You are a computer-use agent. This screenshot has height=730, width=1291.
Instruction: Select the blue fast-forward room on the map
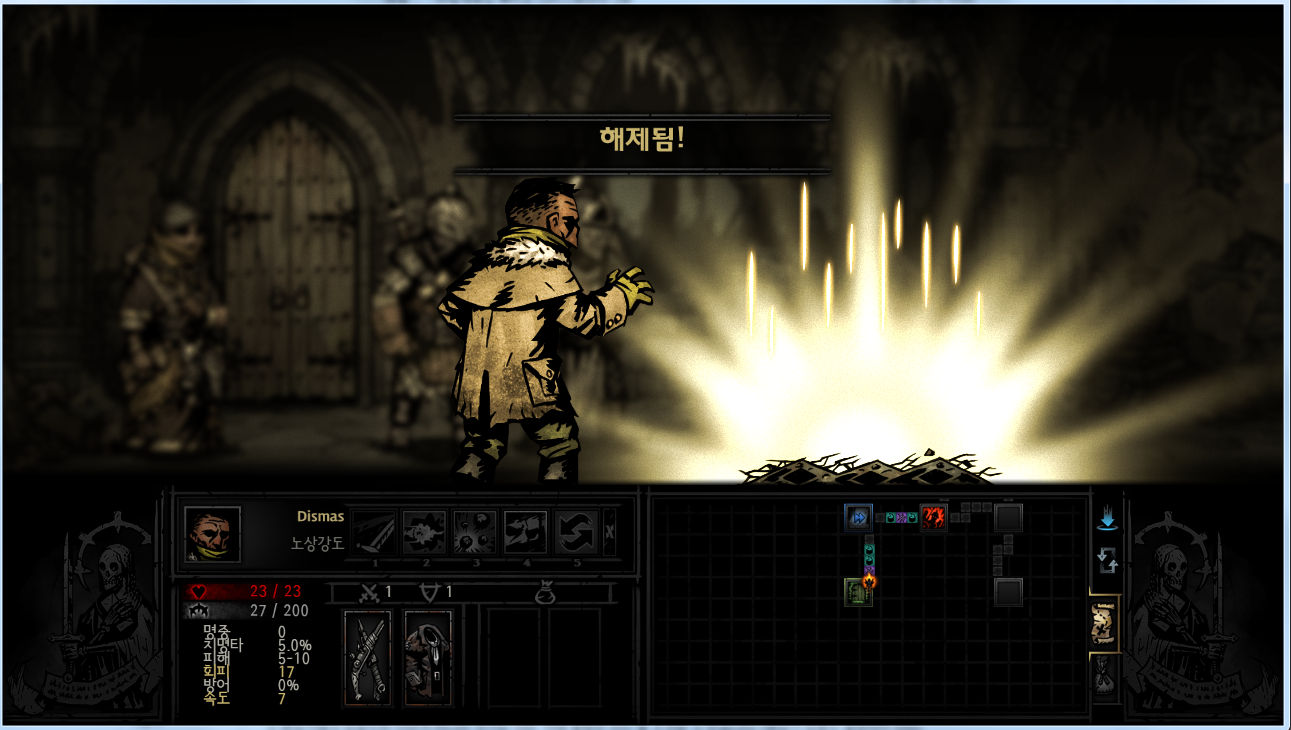[x=858, y=517]
